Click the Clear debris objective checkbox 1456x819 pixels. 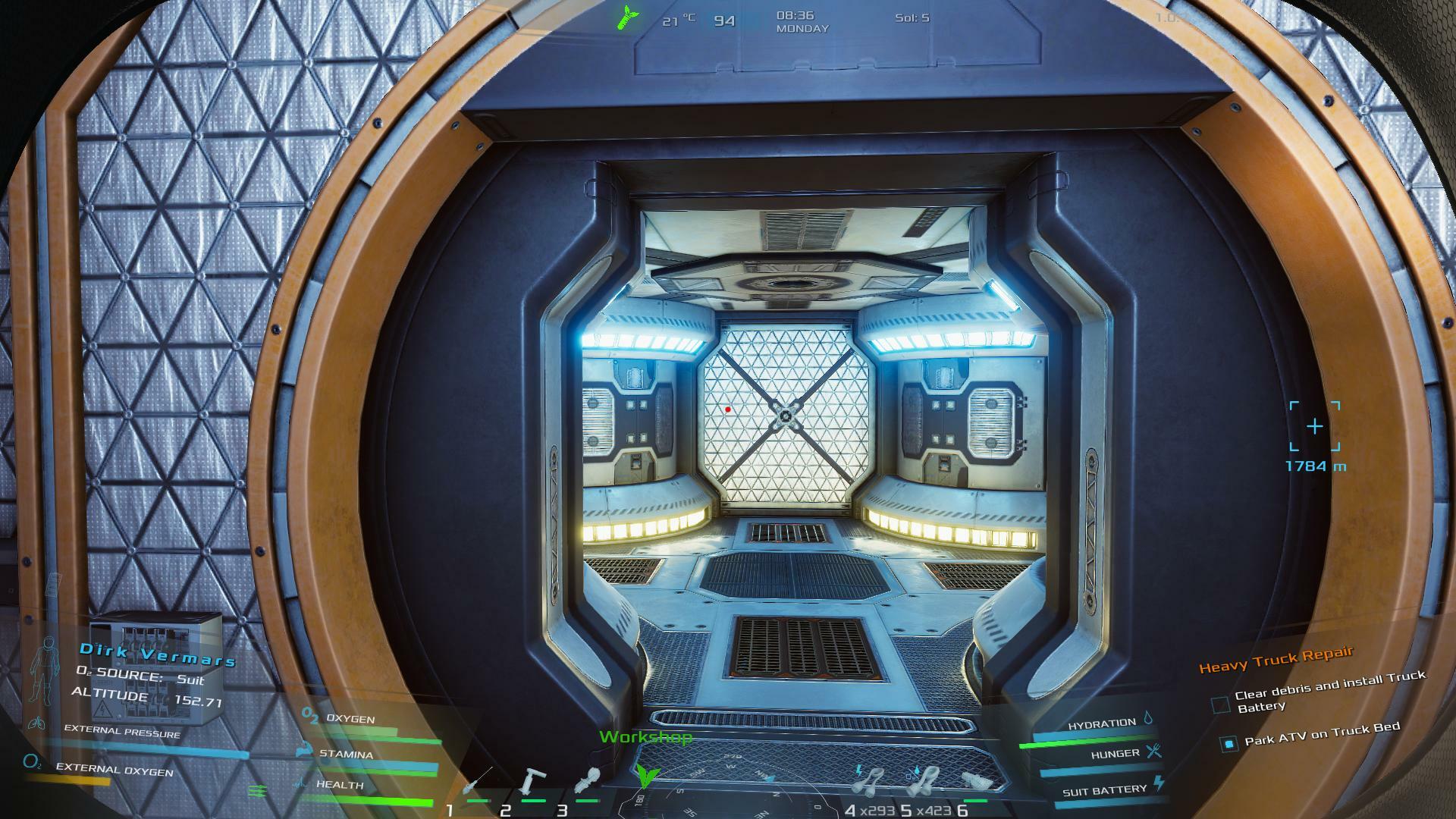tap(1220, 705)
